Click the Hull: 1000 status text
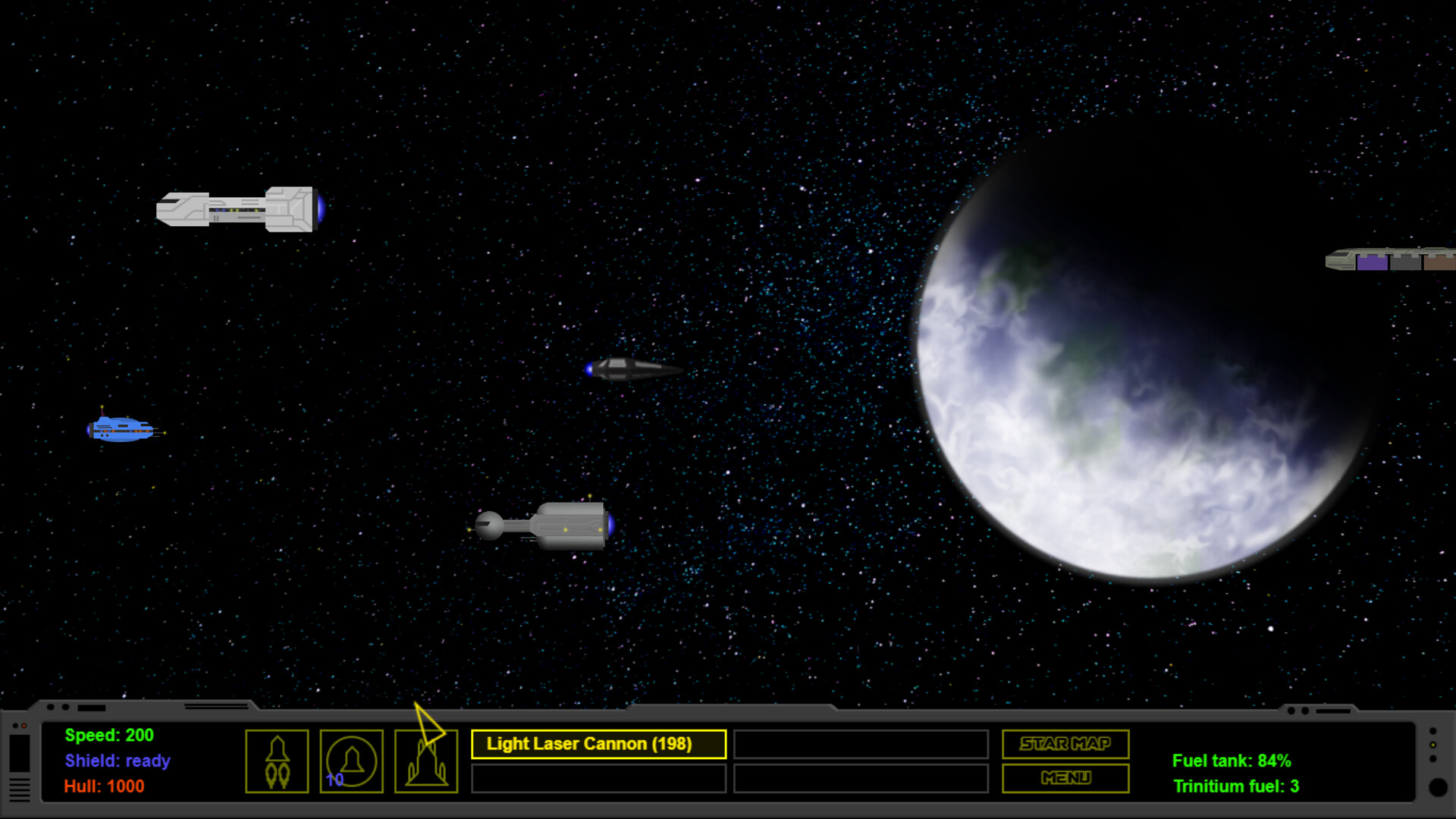This screenshot has width=1456, height=819. pos(104,786)
